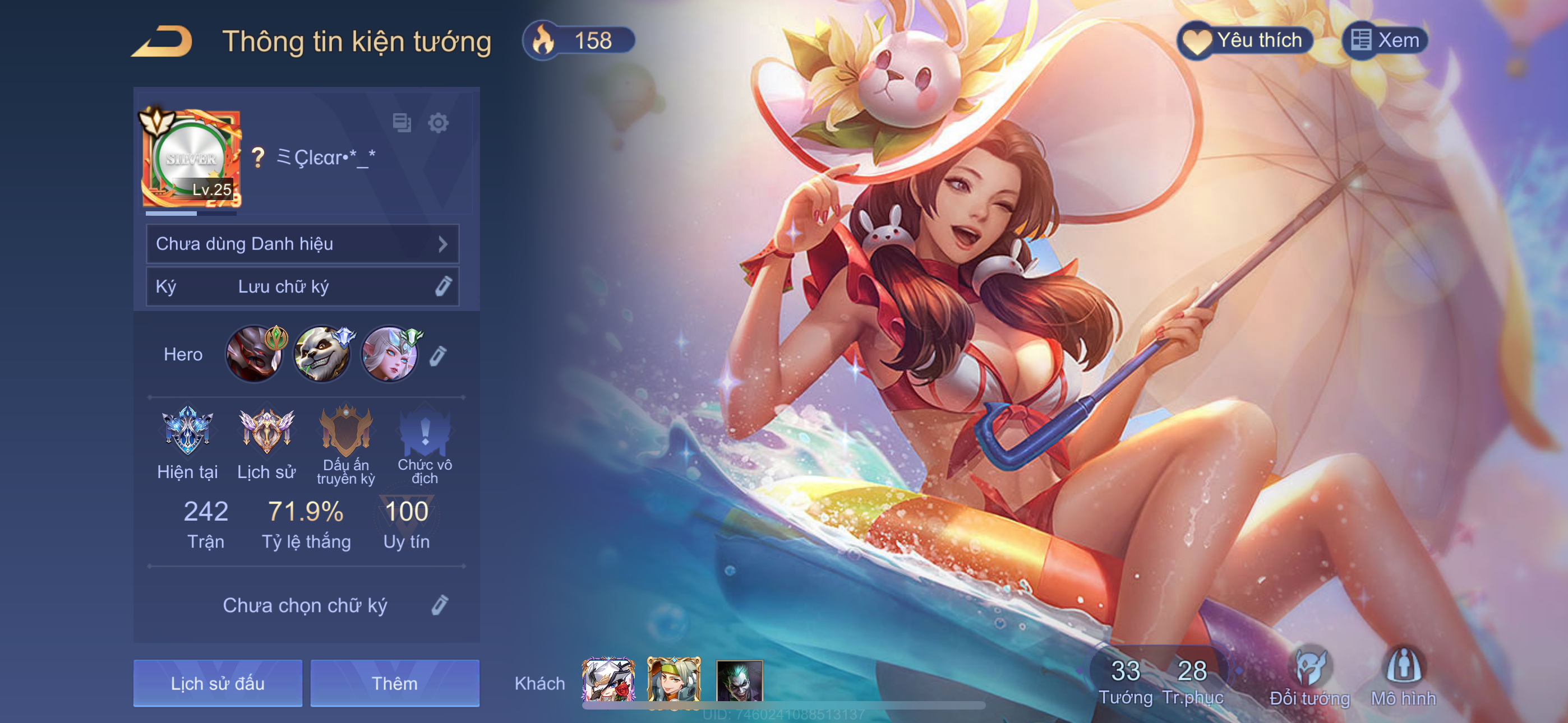
Task: Click the profile card icon beside gear
Action: [402, 123]
